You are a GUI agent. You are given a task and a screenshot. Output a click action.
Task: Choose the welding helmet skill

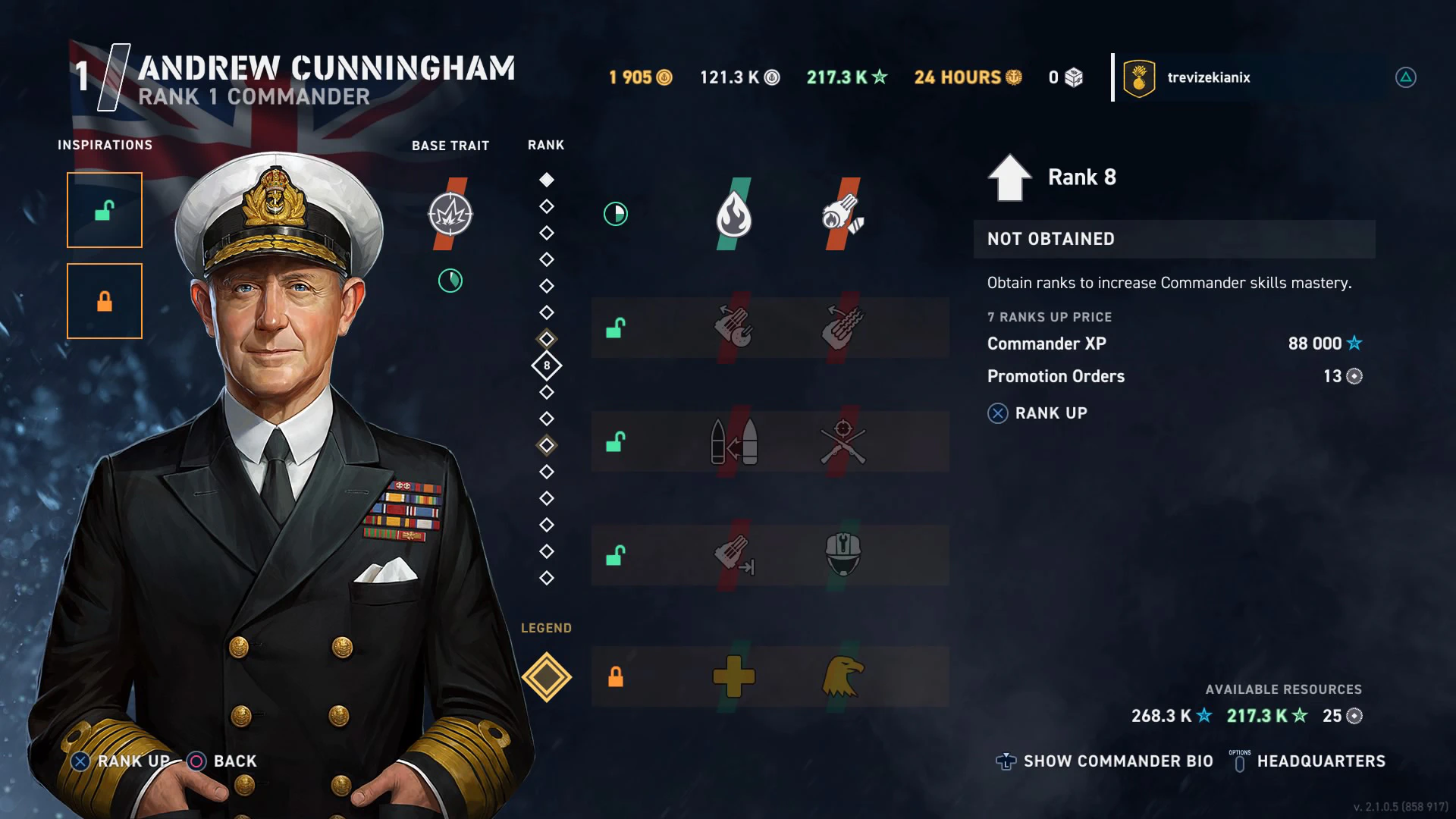tap(843, 555)
